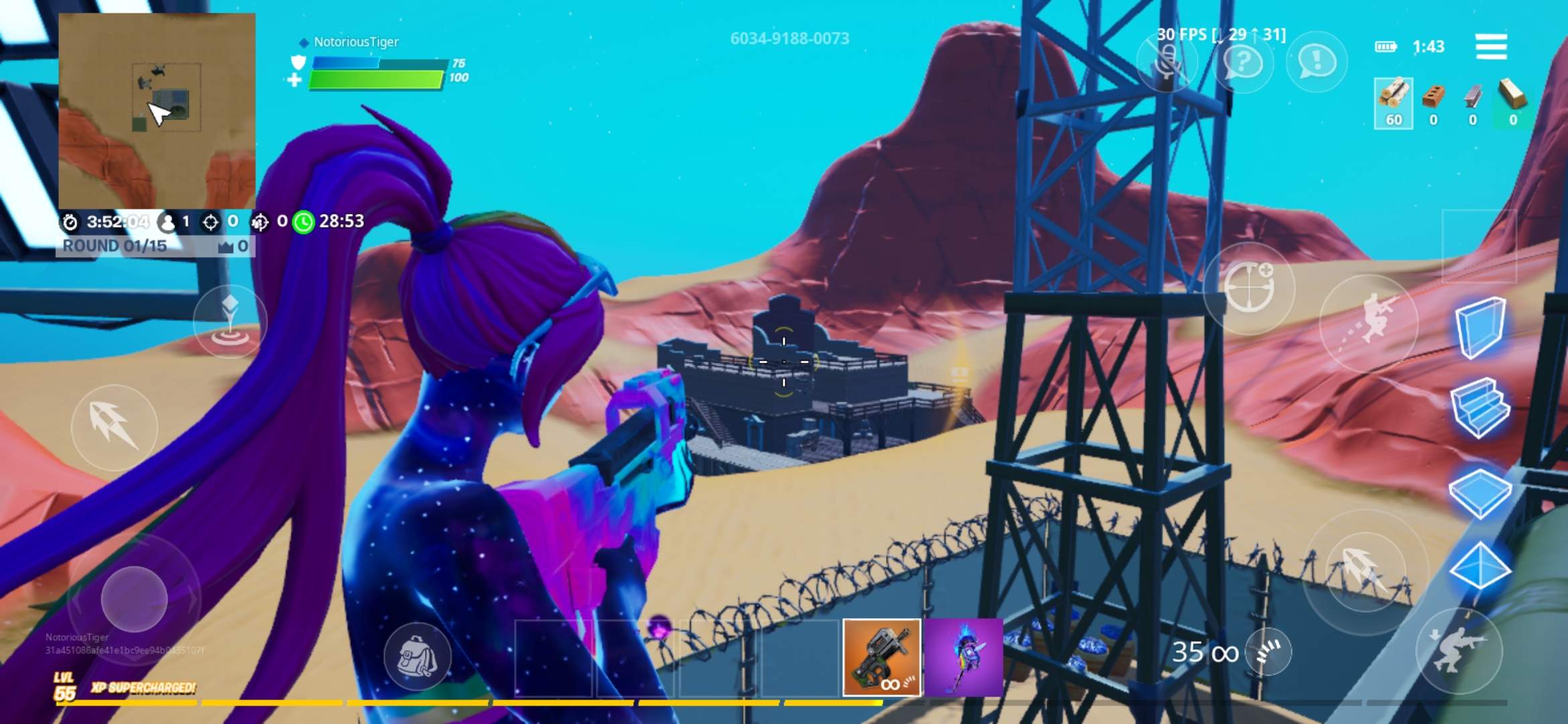
Task: Toggle the muted microphone icon
Action: (1167, 63)
